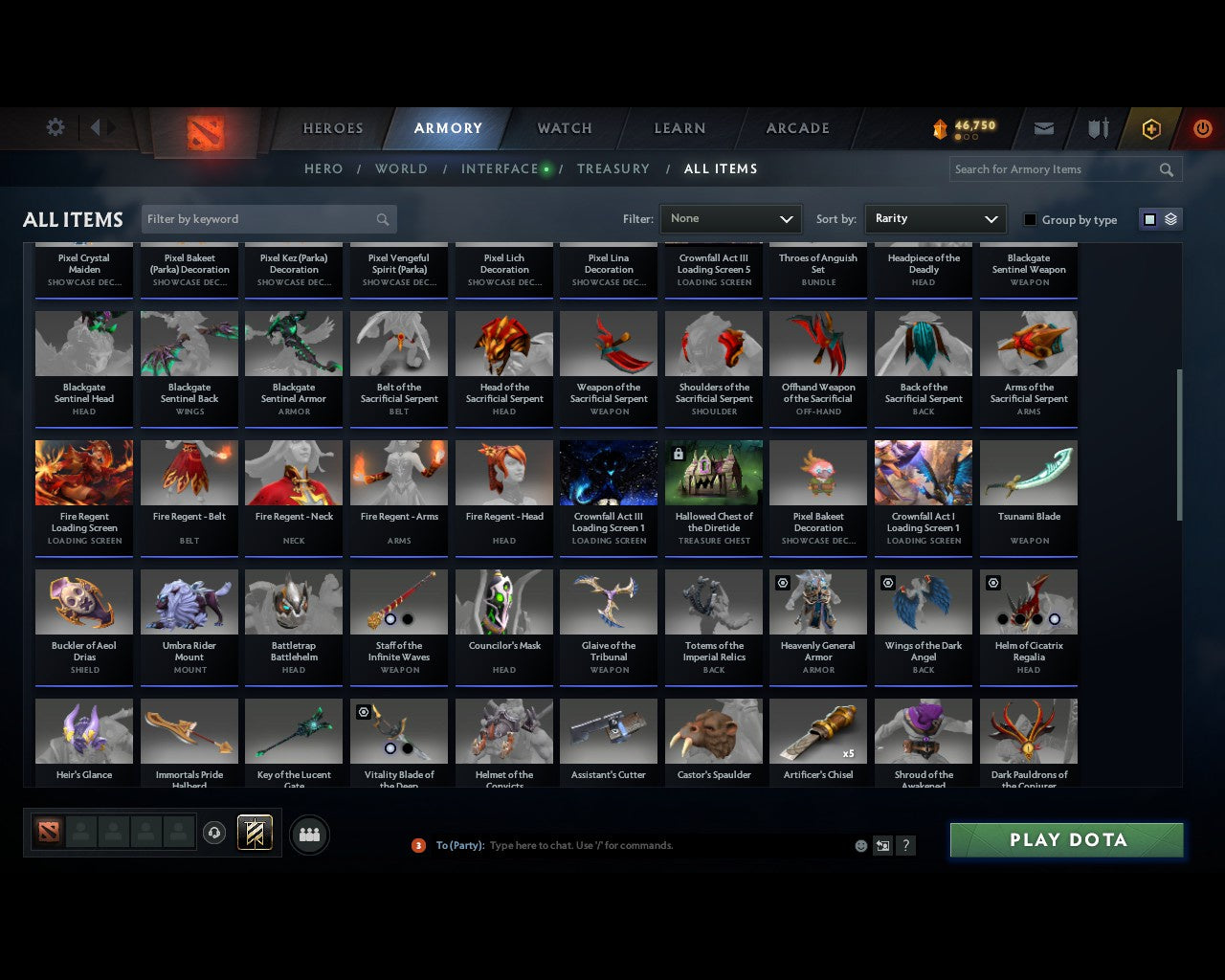Open the Sort by Rarity dropdown
The width and height of the screenshot is (1225, 980).
[x=935, y=218]
